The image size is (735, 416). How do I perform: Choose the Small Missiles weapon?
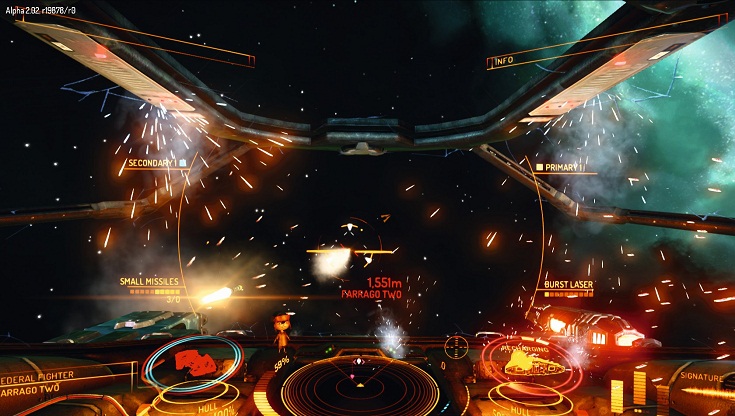(x=150, y=281)
